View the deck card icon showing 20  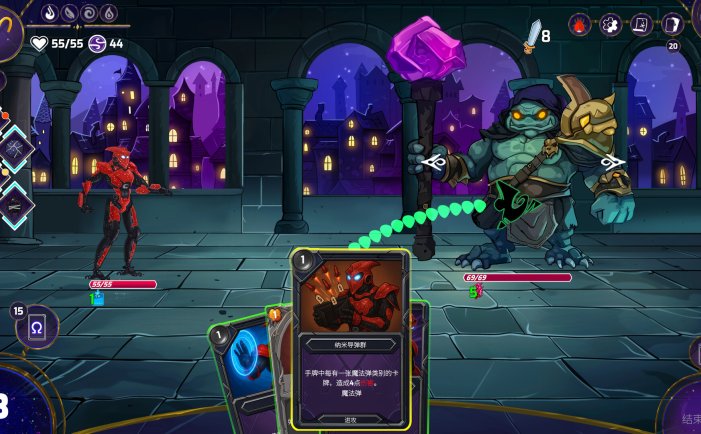[x=672, y=25]
